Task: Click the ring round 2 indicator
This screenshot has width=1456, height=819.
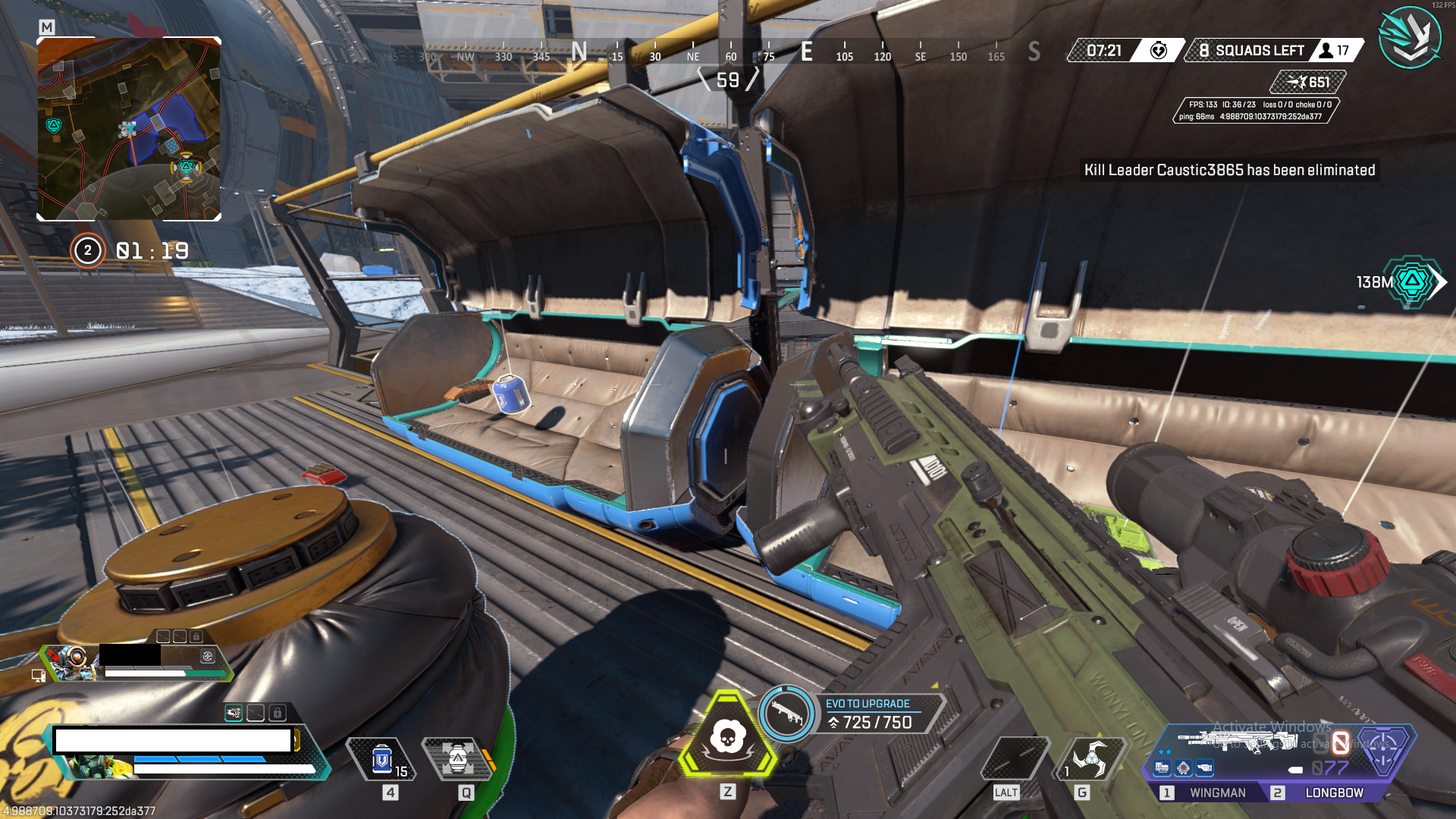Action: tap(87, 250)
